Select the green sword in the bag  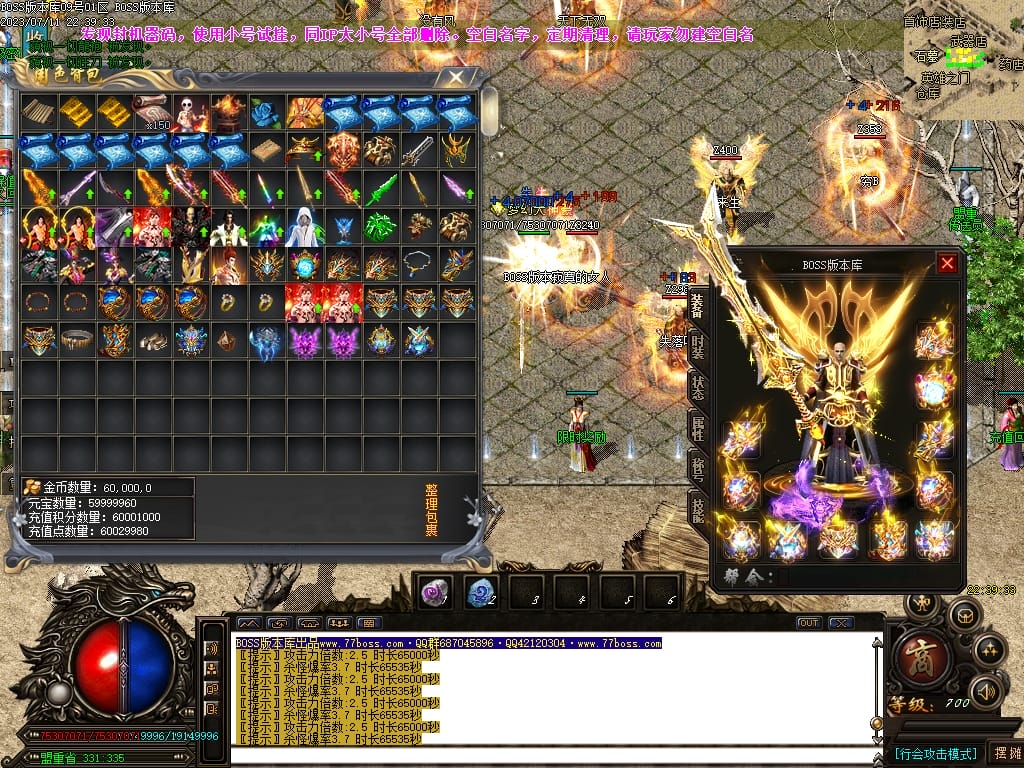[381, 189]
